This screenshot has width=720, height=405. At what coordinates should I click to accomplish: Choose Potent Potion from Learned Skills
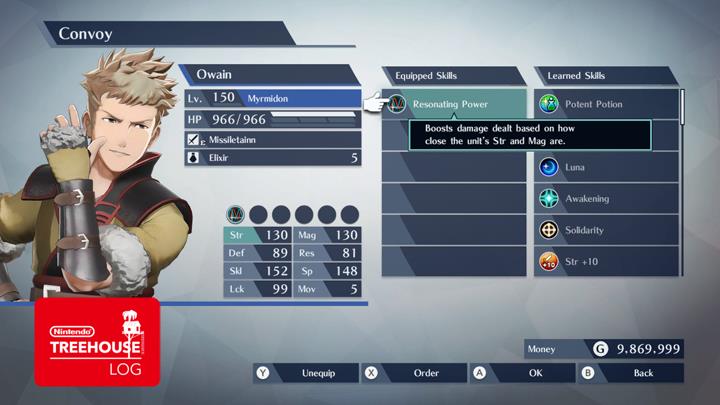608,103
